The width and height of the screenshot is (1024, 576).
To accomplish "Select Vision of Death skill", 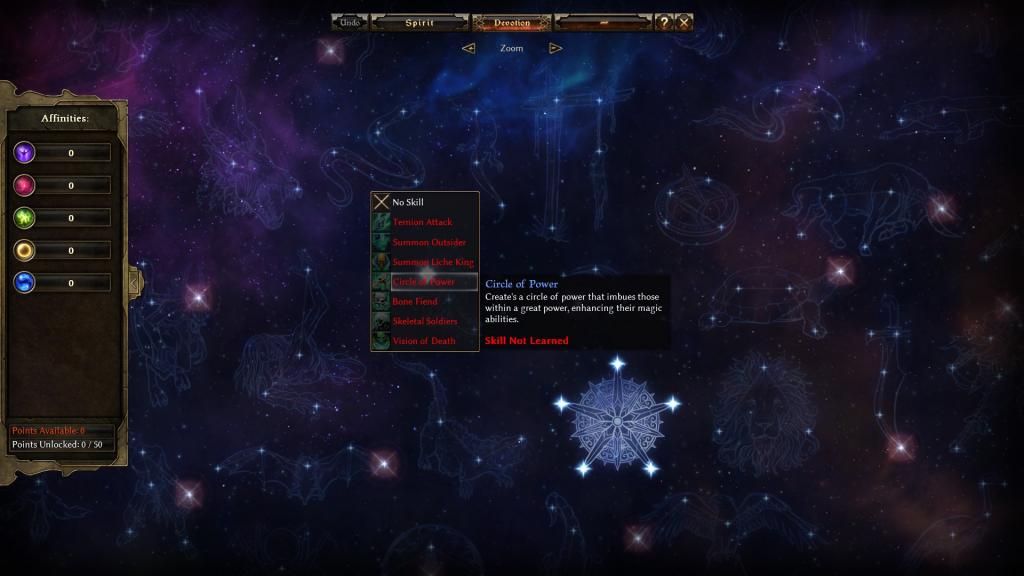I will point(425,341).
